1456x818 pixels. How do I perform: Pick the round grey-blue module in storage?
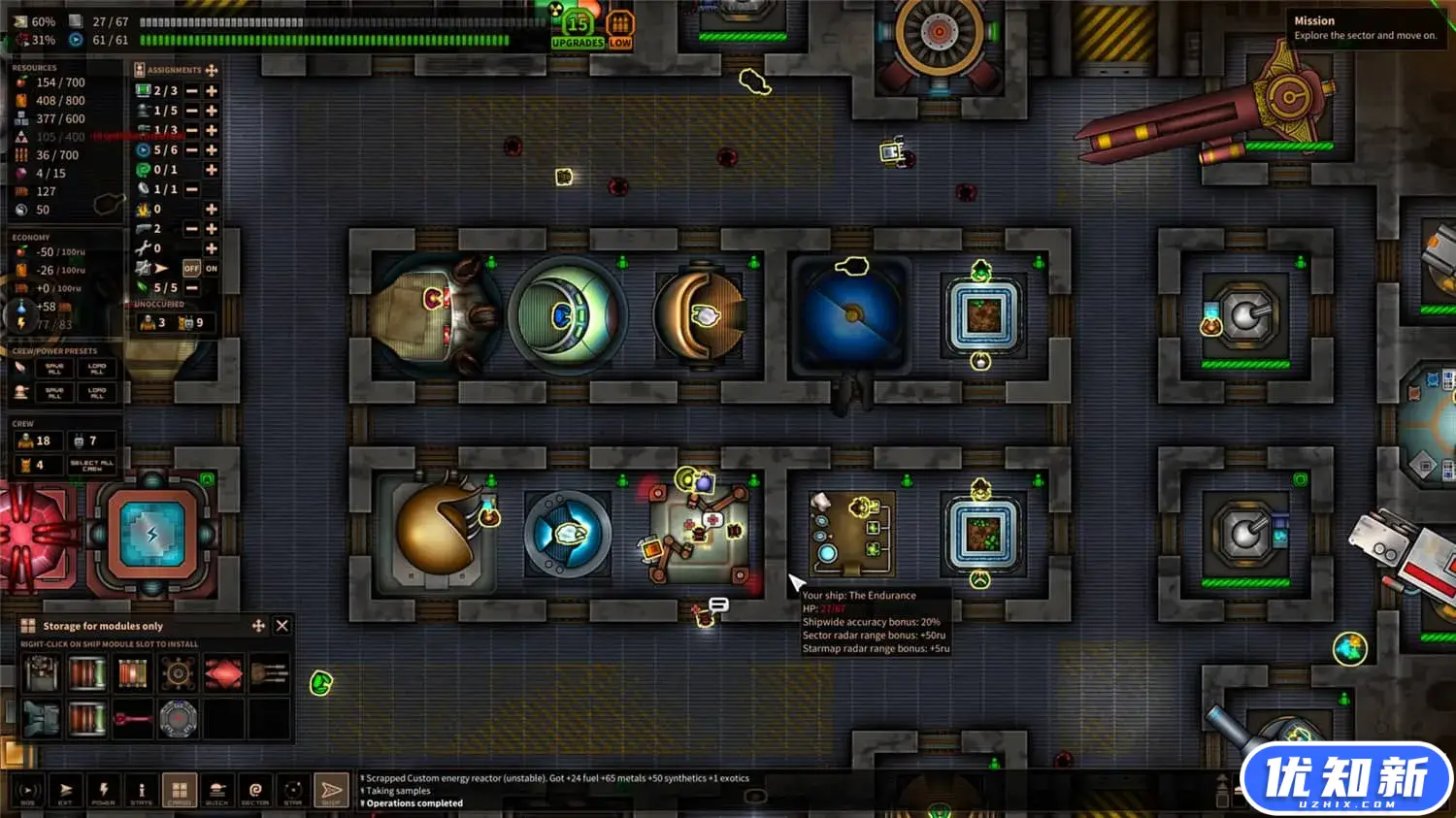click(179, 719)
